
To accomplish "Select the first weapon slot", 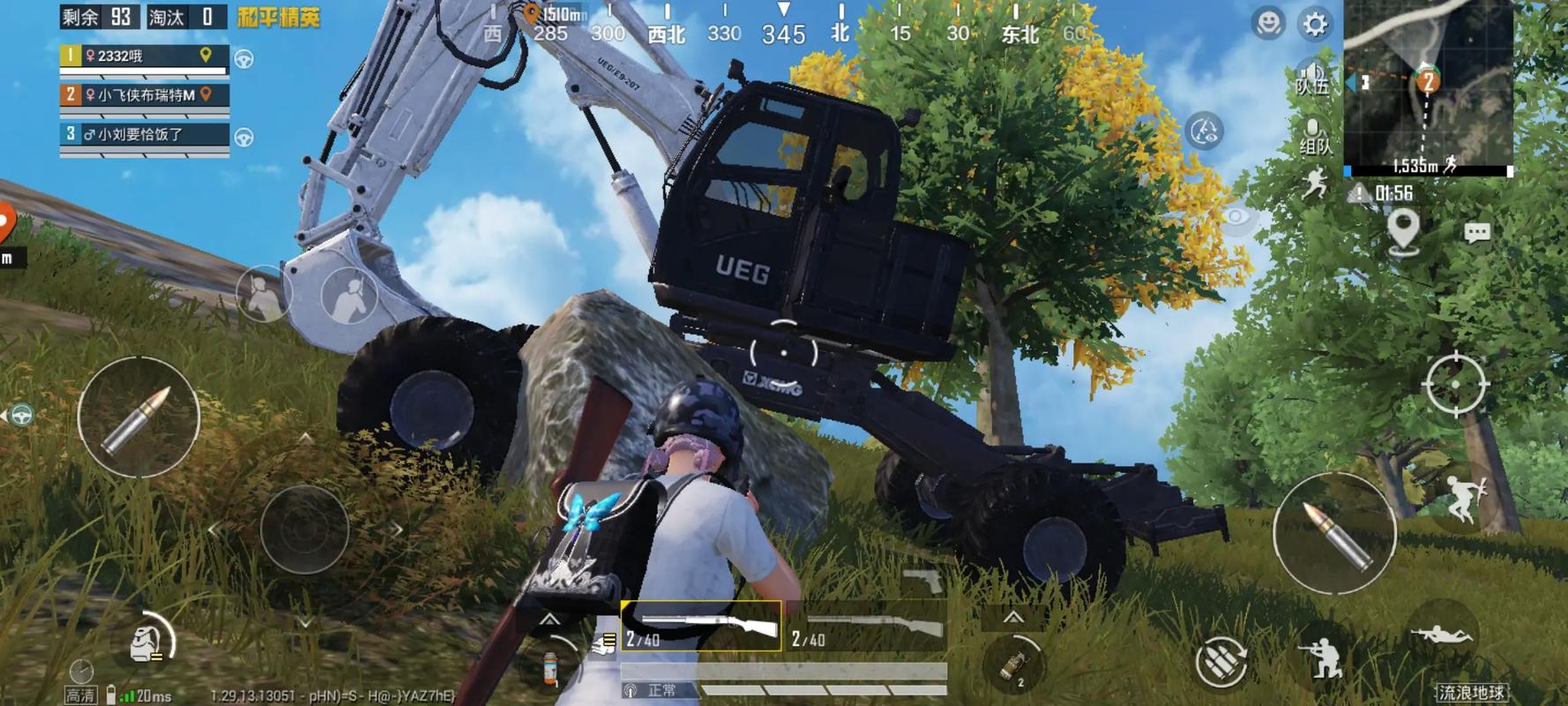I will tap(701, 627).
